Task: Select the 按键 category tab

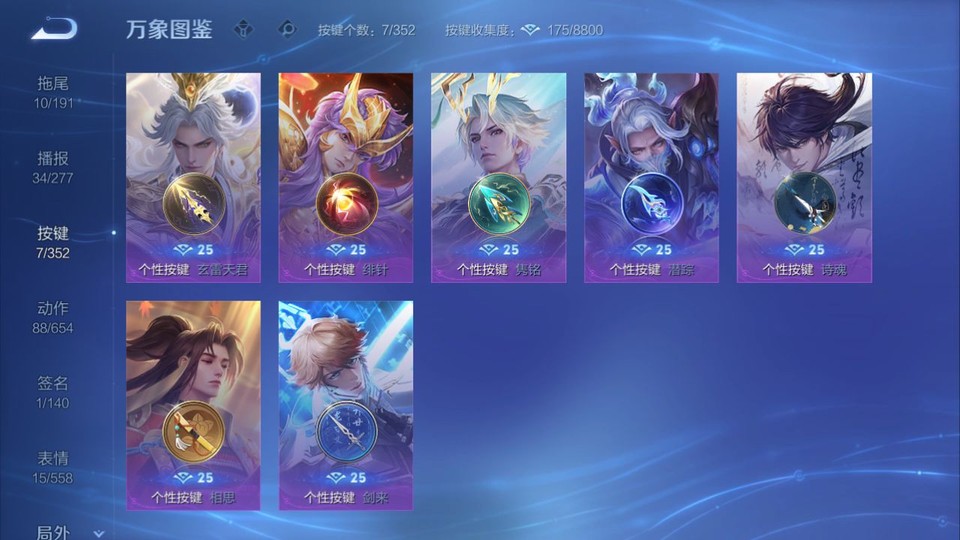Action: point(54,242)
